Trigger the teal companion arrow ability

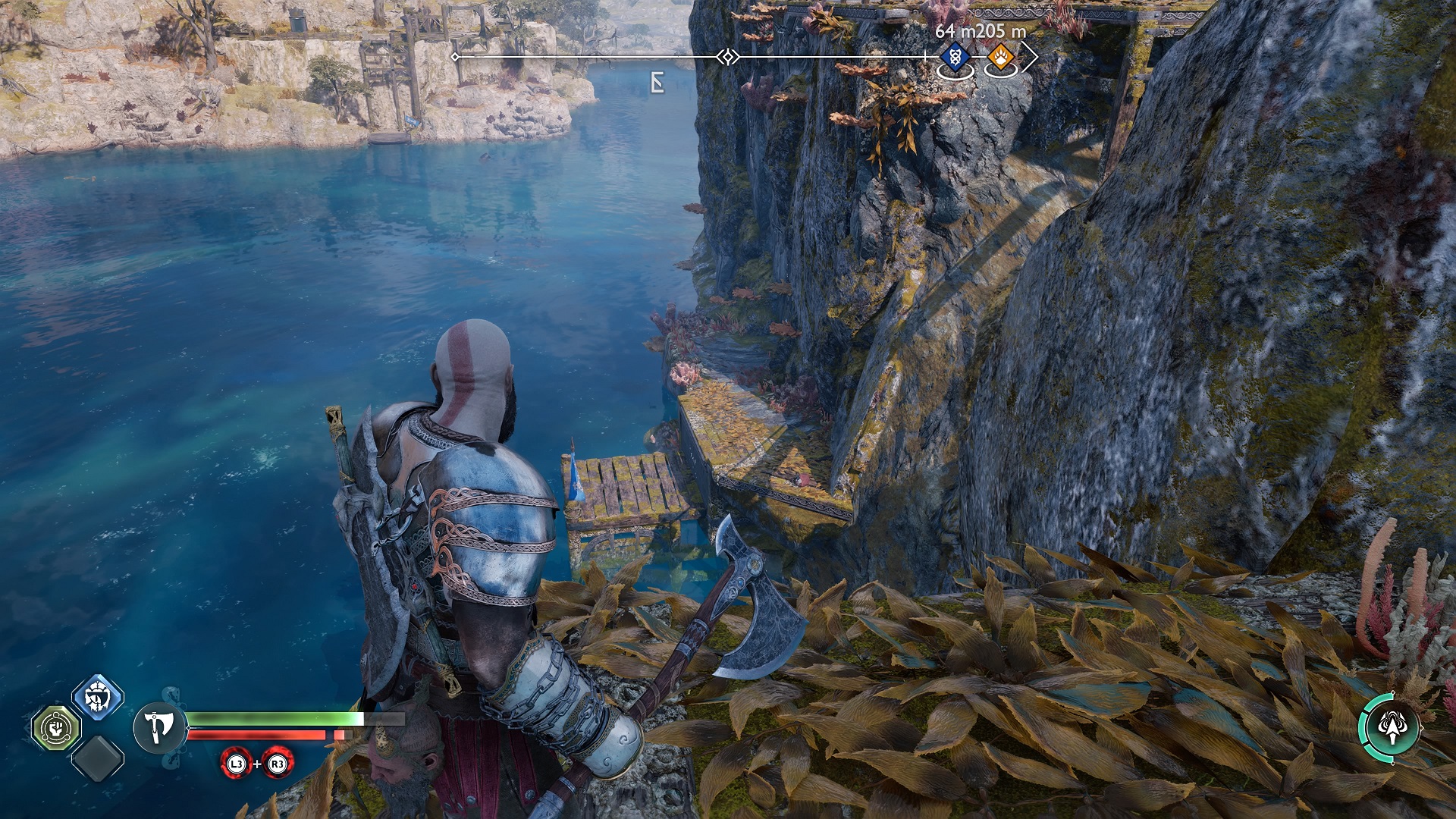pos(1391,728)
